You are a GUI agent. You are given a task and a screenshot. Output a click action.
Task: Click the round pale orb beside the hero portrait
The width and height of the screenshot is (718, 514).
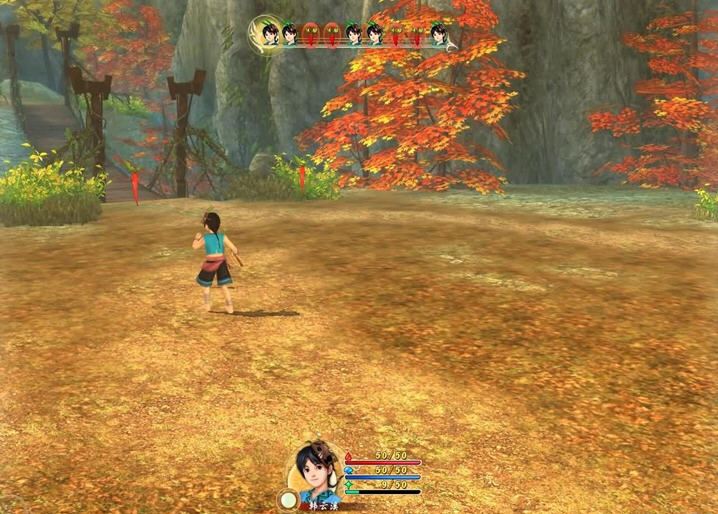click(x=288, y=498)
